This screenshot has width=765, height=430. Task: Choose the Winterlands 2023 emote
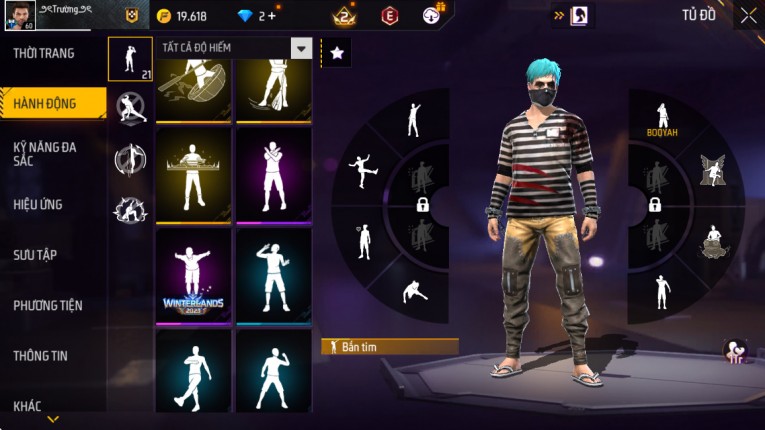[193, 274]
